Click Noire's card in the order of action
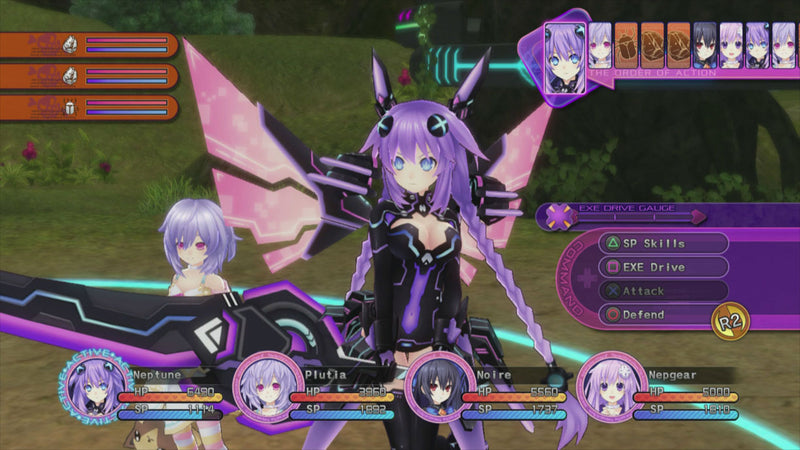Screen dimensions: 800x450 click(705, 45)
